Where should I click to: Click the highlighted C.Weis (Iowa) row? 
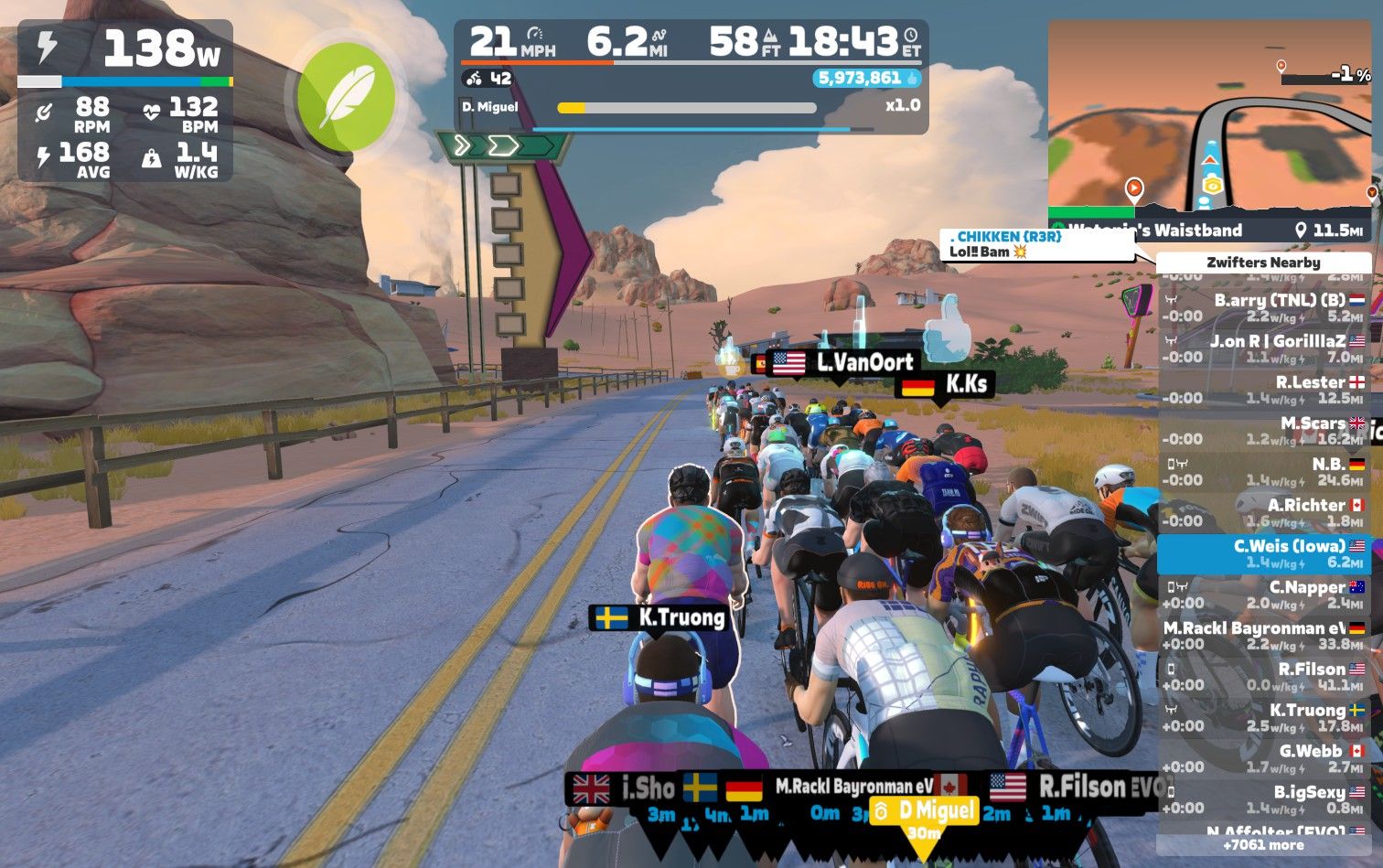1263,553
